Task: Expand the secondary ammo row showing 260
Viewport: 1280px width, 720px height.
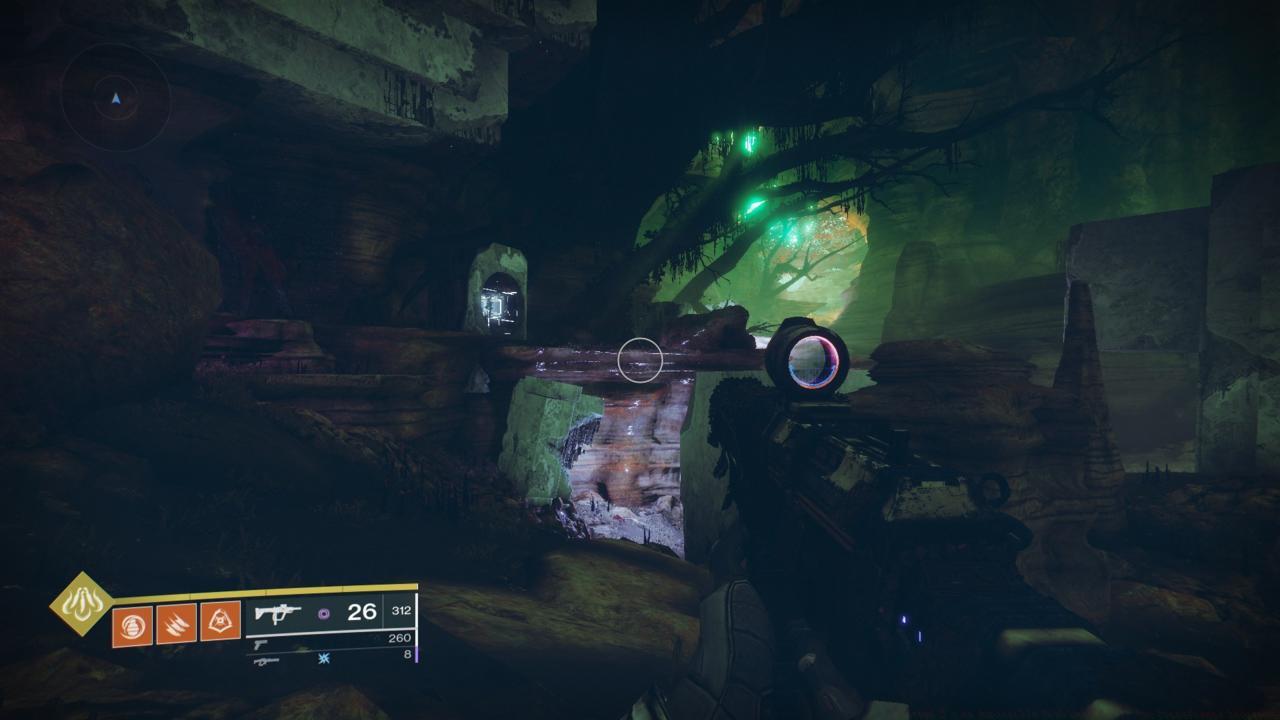Action: [x=399, y=638]
